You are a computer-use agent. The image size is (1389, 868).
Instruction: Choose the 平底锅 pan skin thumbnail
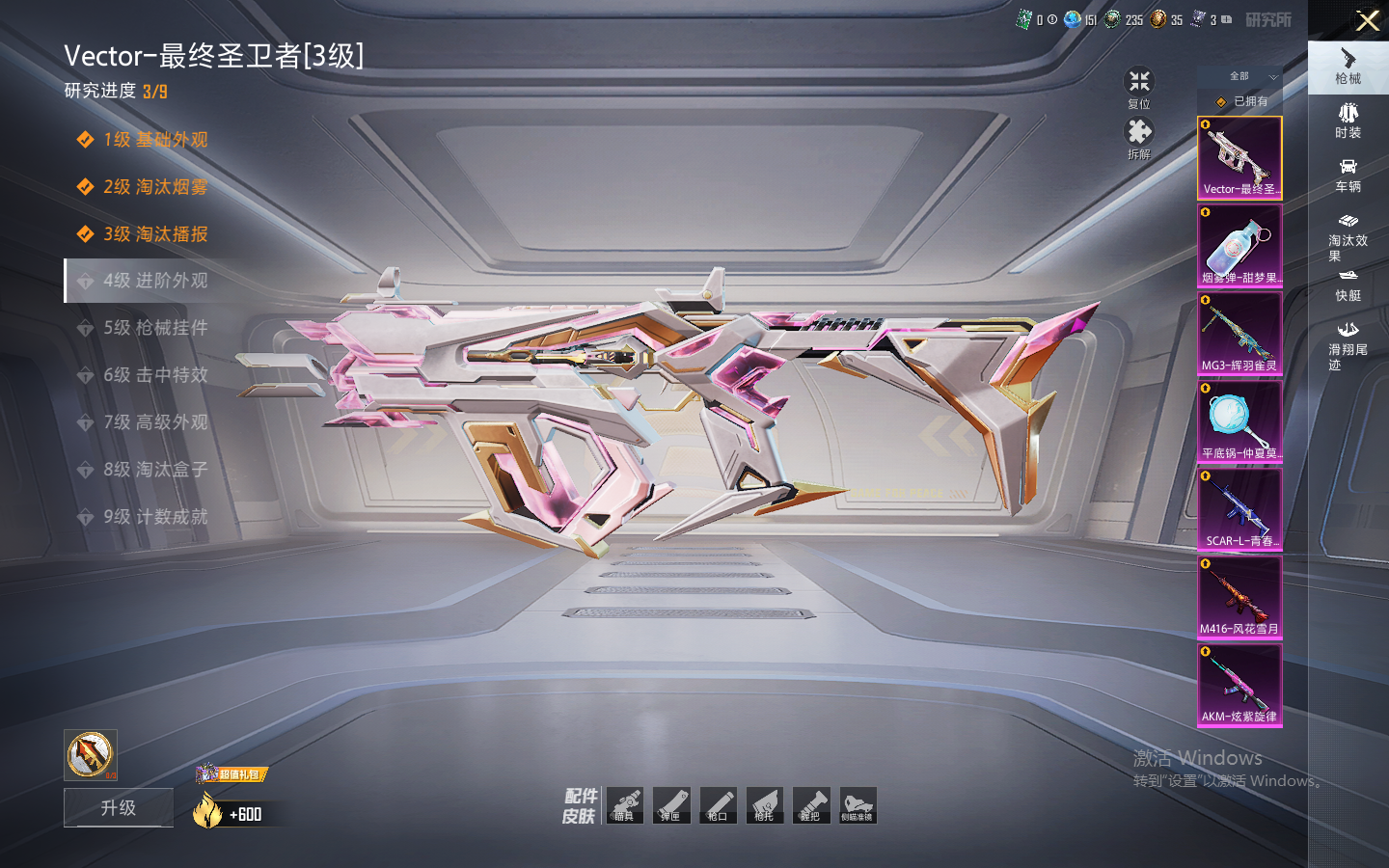(x=1239, y=421)
